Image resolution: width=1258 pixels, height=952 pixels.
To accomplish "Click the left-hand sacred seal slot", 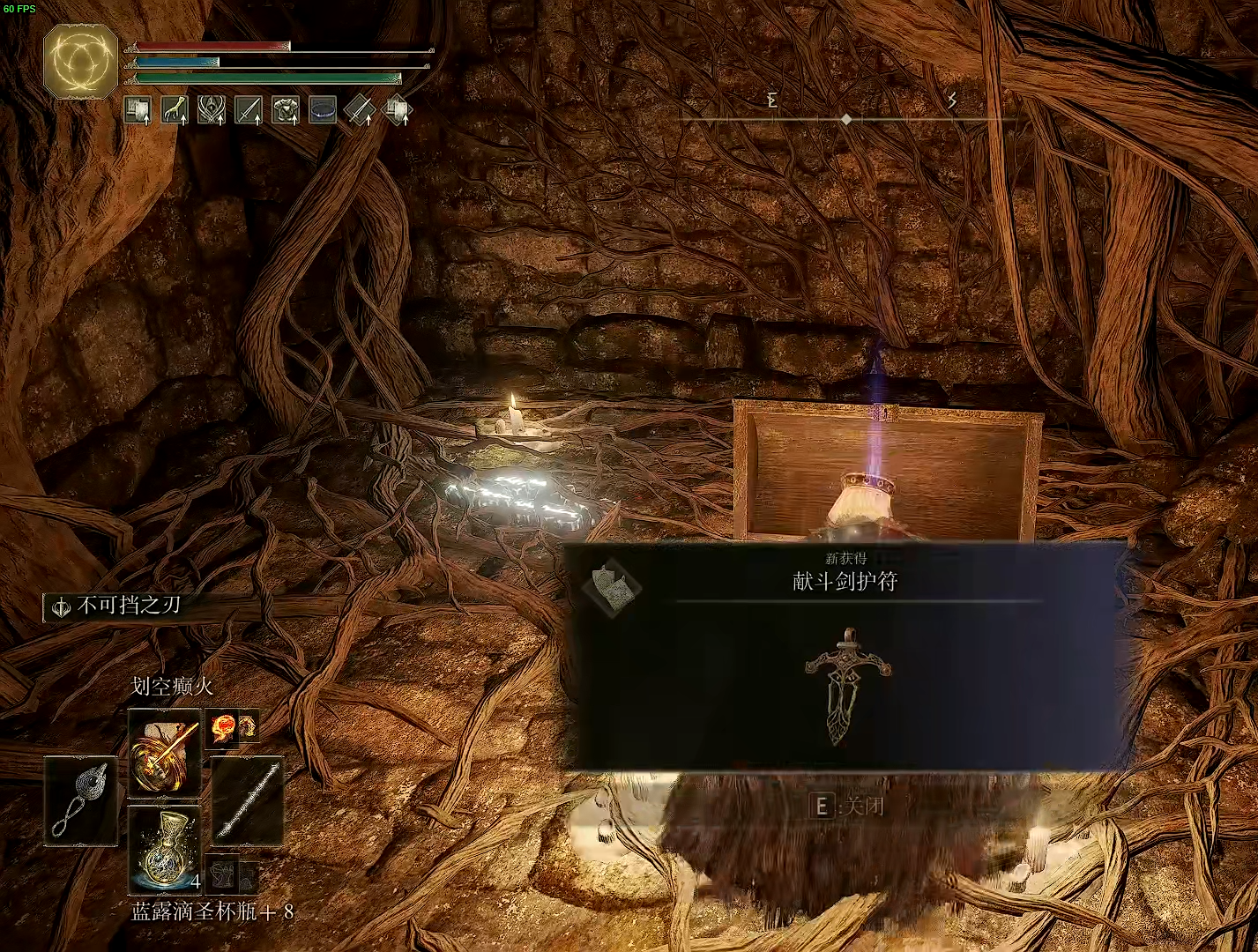I will tap(80, 800).
